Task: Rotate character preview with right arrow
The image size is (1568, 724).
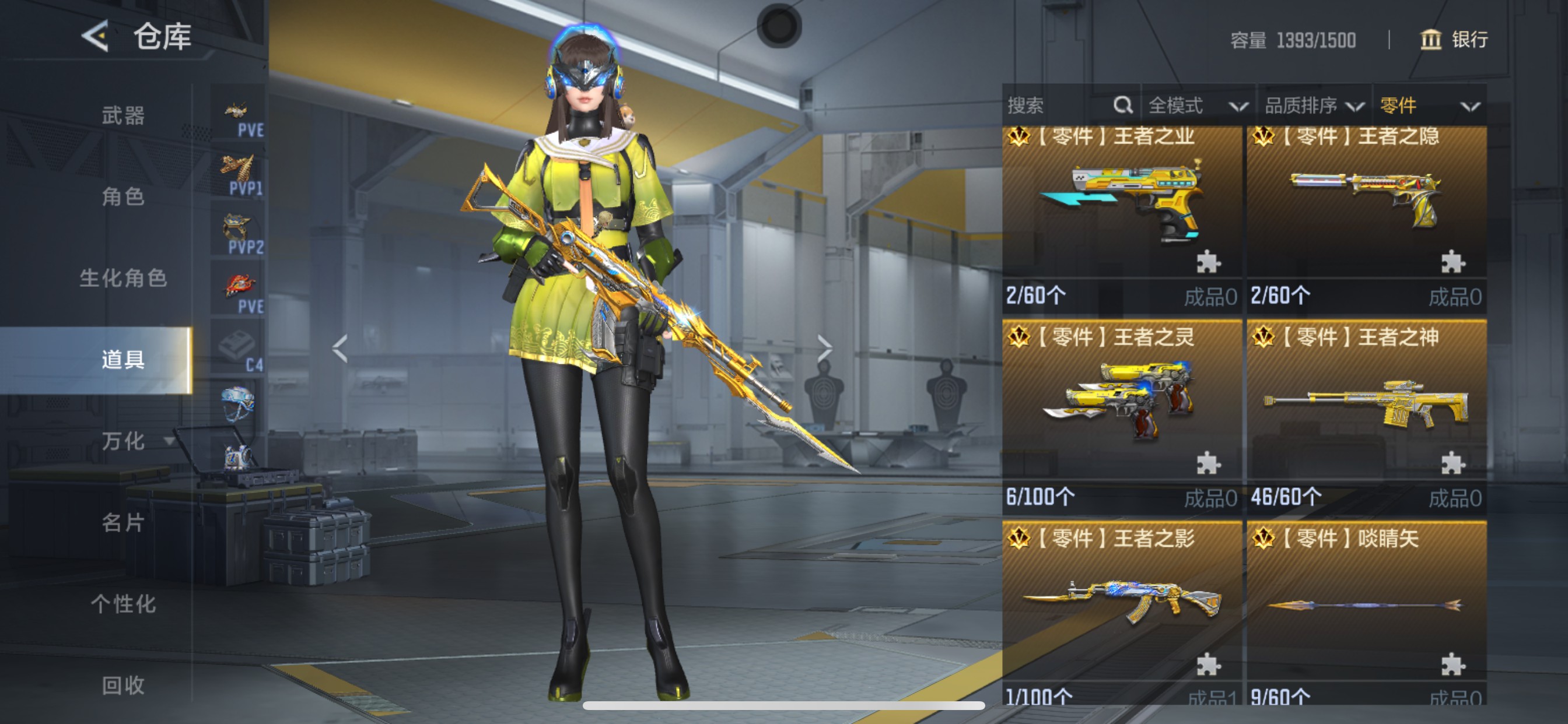Action: pos(824,348)
